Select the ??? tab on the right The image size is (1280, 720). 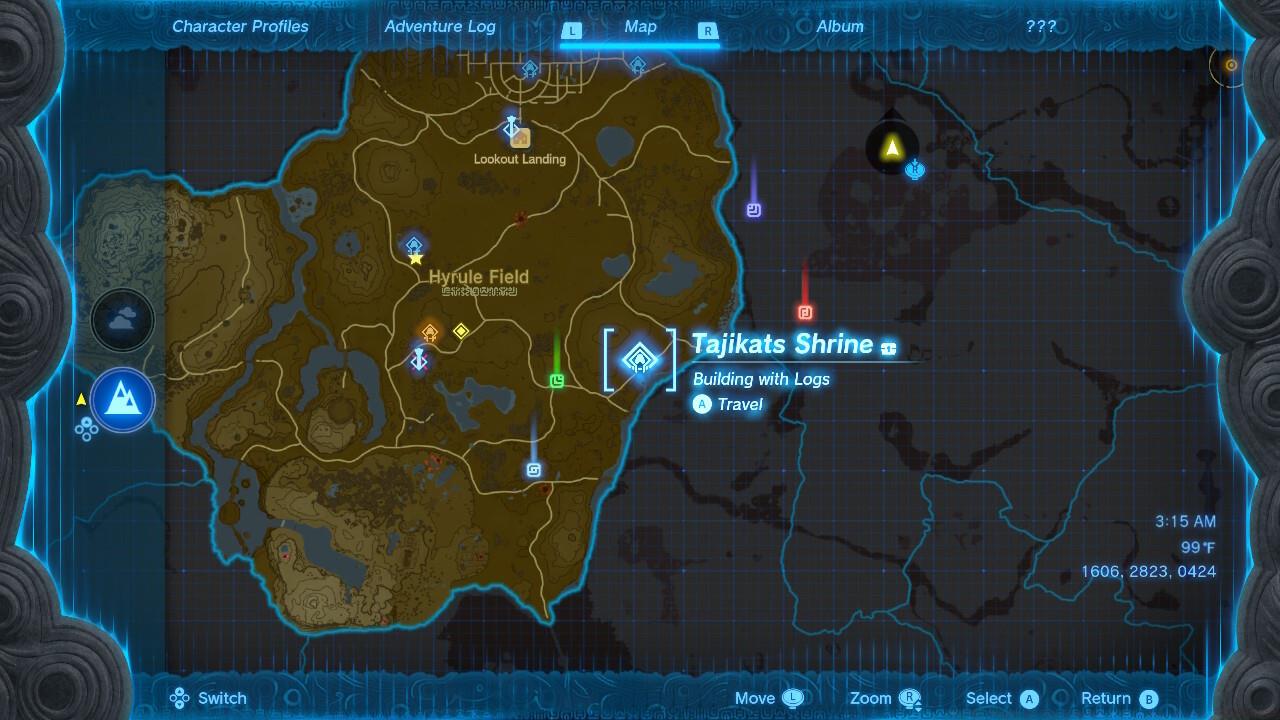click(1042, 26)
